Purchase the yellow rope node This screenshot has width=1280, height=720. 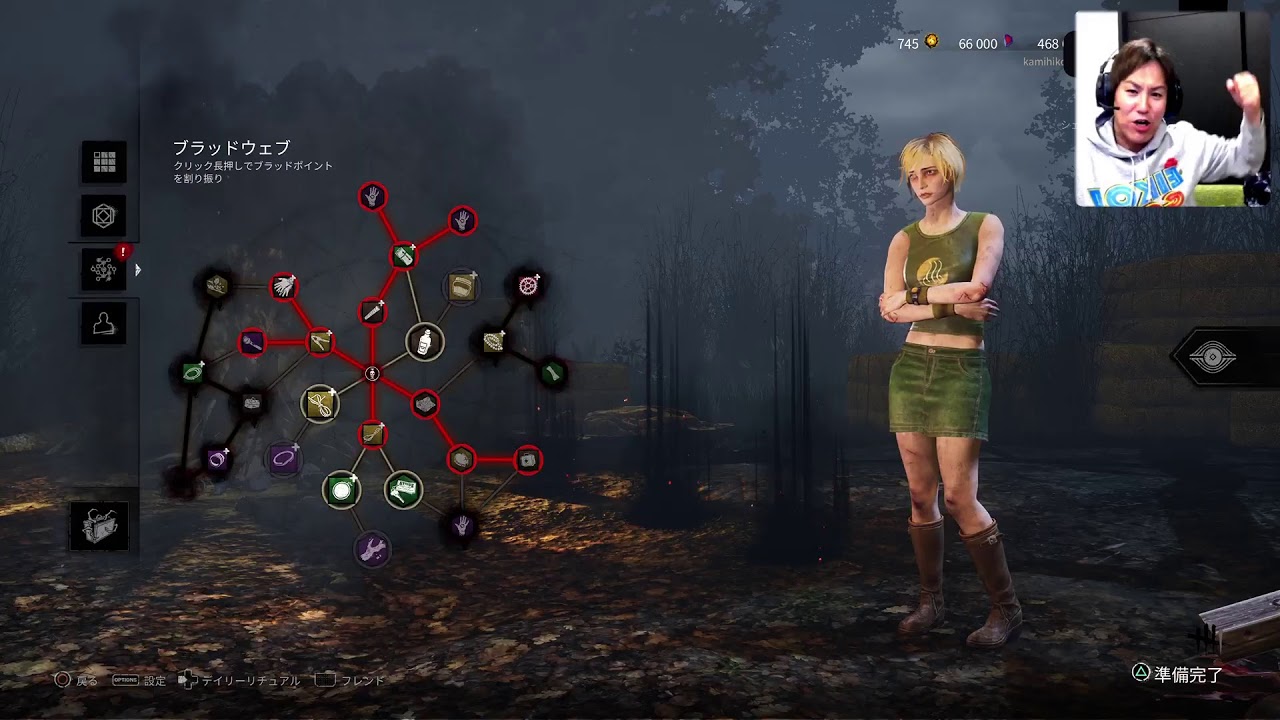pyautogui.click(x=320, y=404)
